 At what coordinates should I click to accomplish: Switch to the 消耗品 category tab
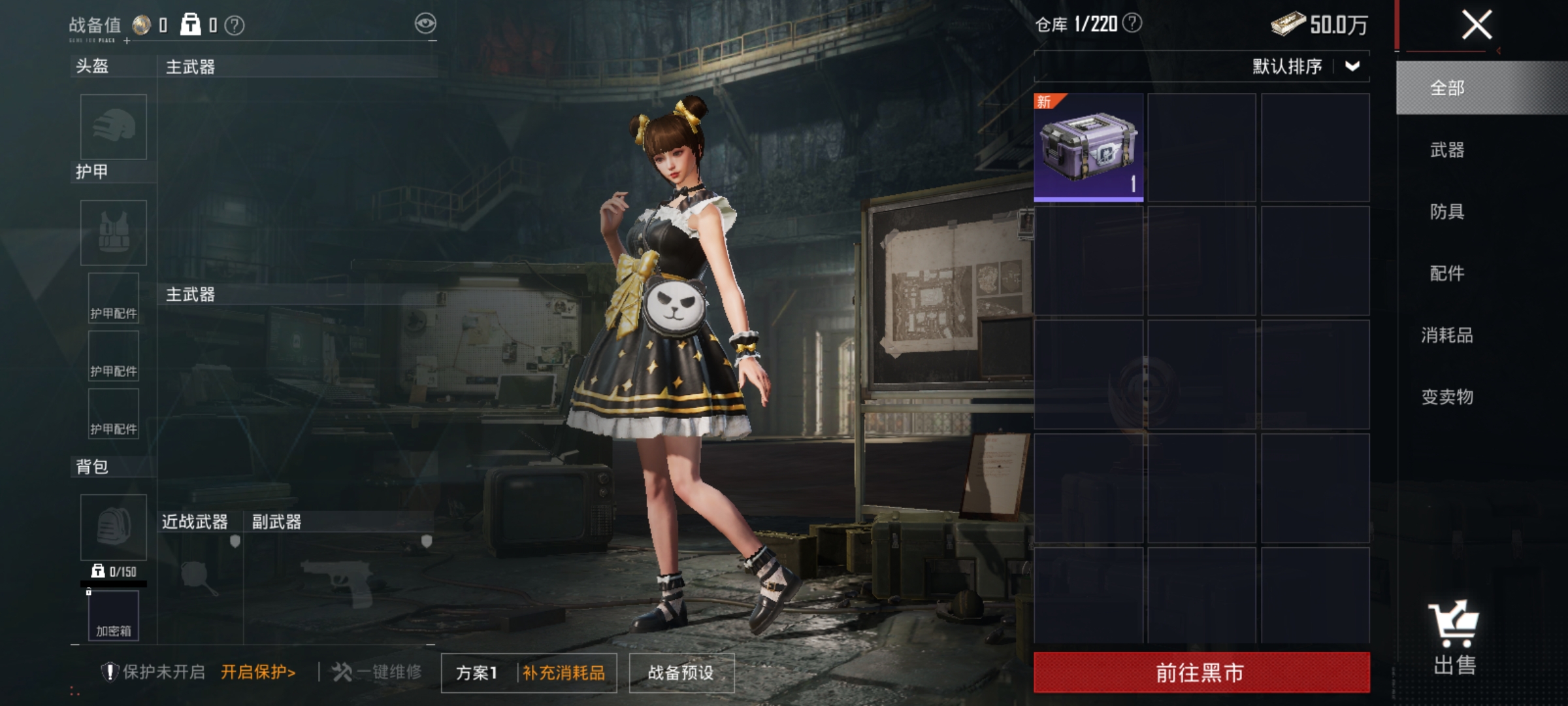tap(1446, 335)
